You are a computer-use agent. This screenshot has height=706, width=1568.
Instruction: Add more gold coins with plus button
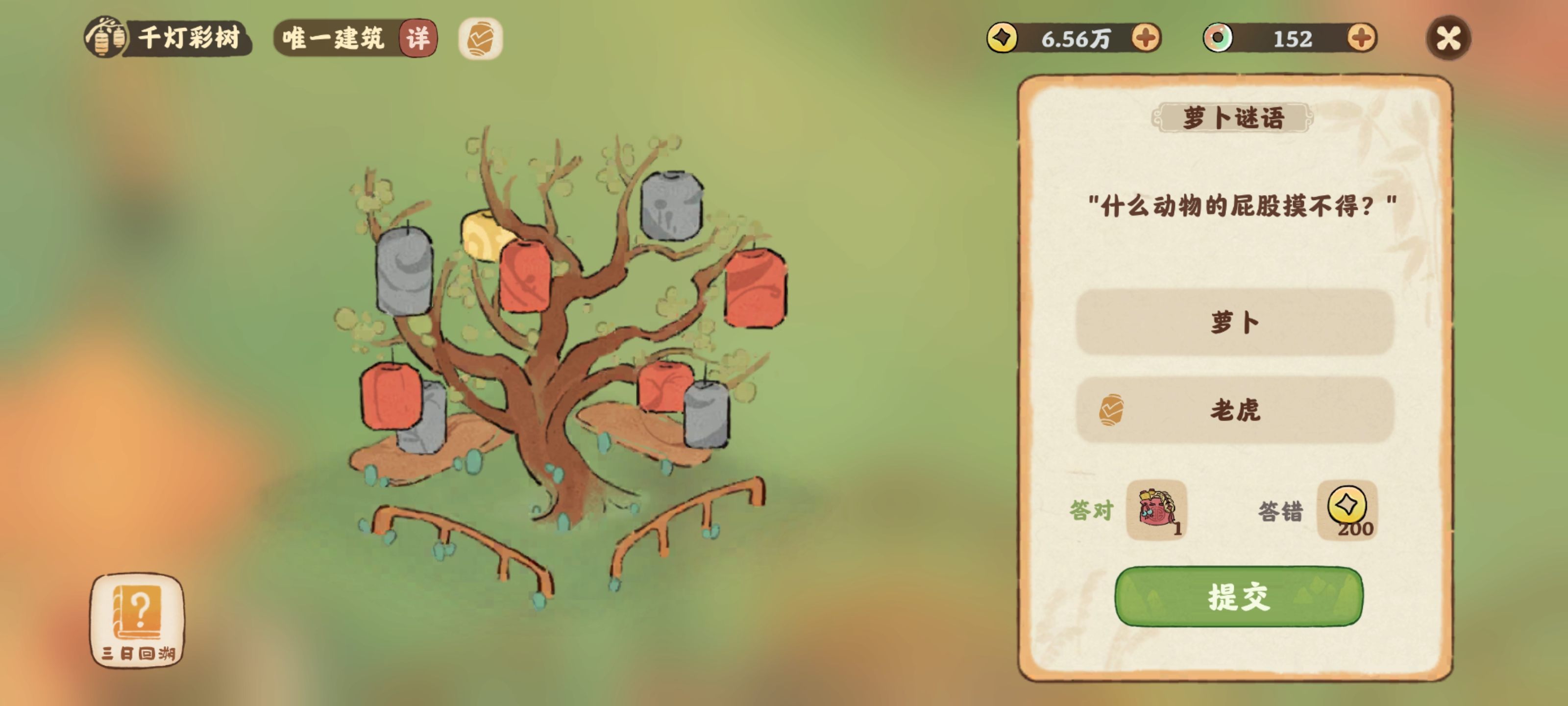point(1146,38)
